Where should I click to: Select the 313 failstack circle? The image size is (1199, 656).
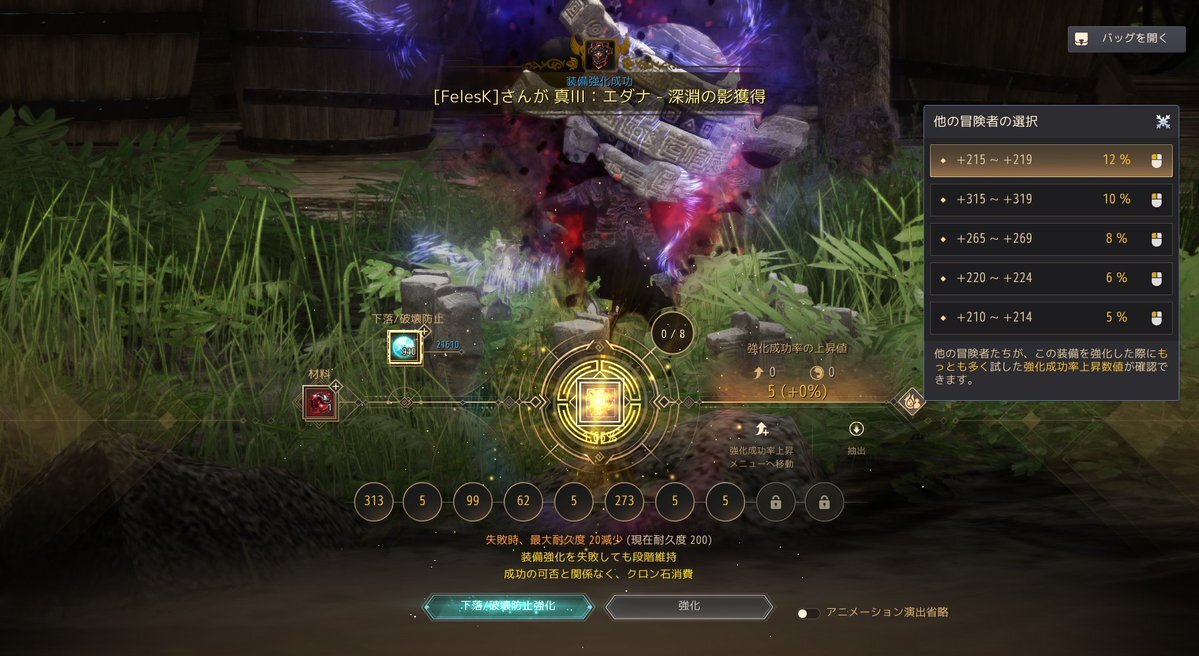tap(374, 503)
